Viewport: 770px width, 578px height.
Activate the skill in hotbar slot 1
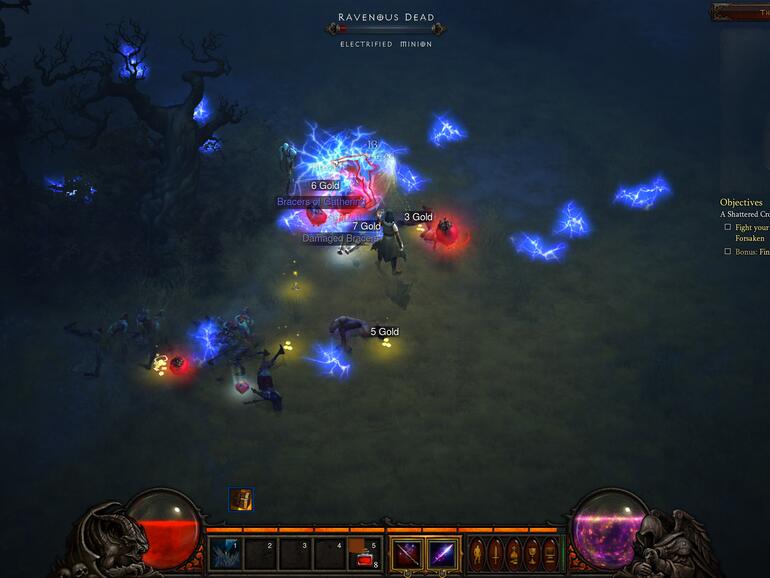pos(226,553)
